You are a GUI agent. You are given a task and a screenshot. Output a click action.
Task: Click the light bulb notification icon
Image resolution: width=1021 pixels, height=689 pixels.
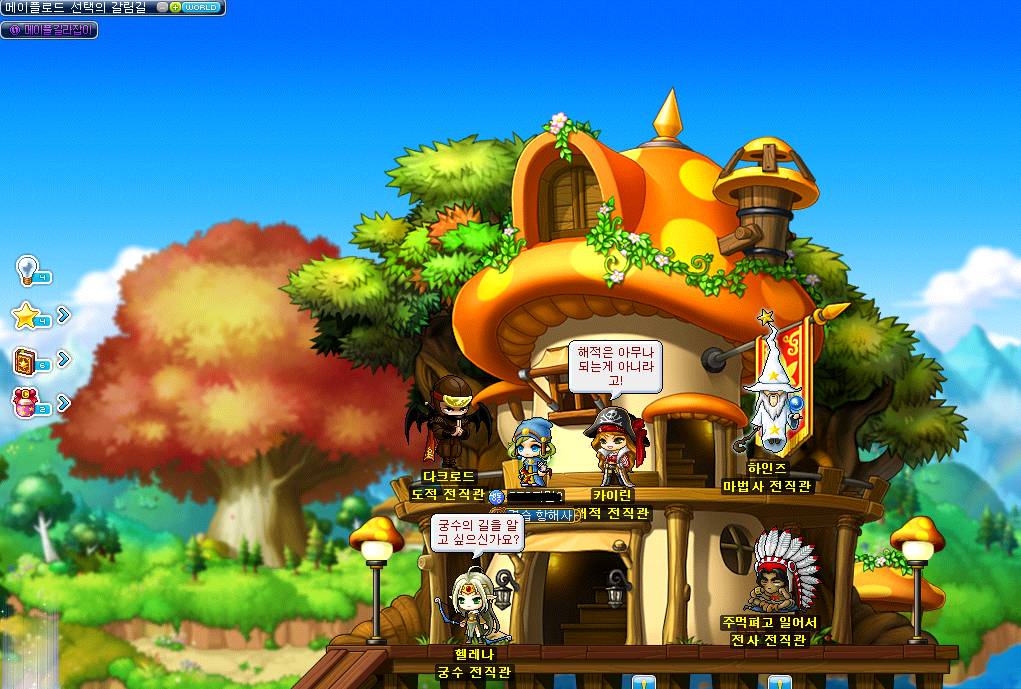[x=27, y=270]
